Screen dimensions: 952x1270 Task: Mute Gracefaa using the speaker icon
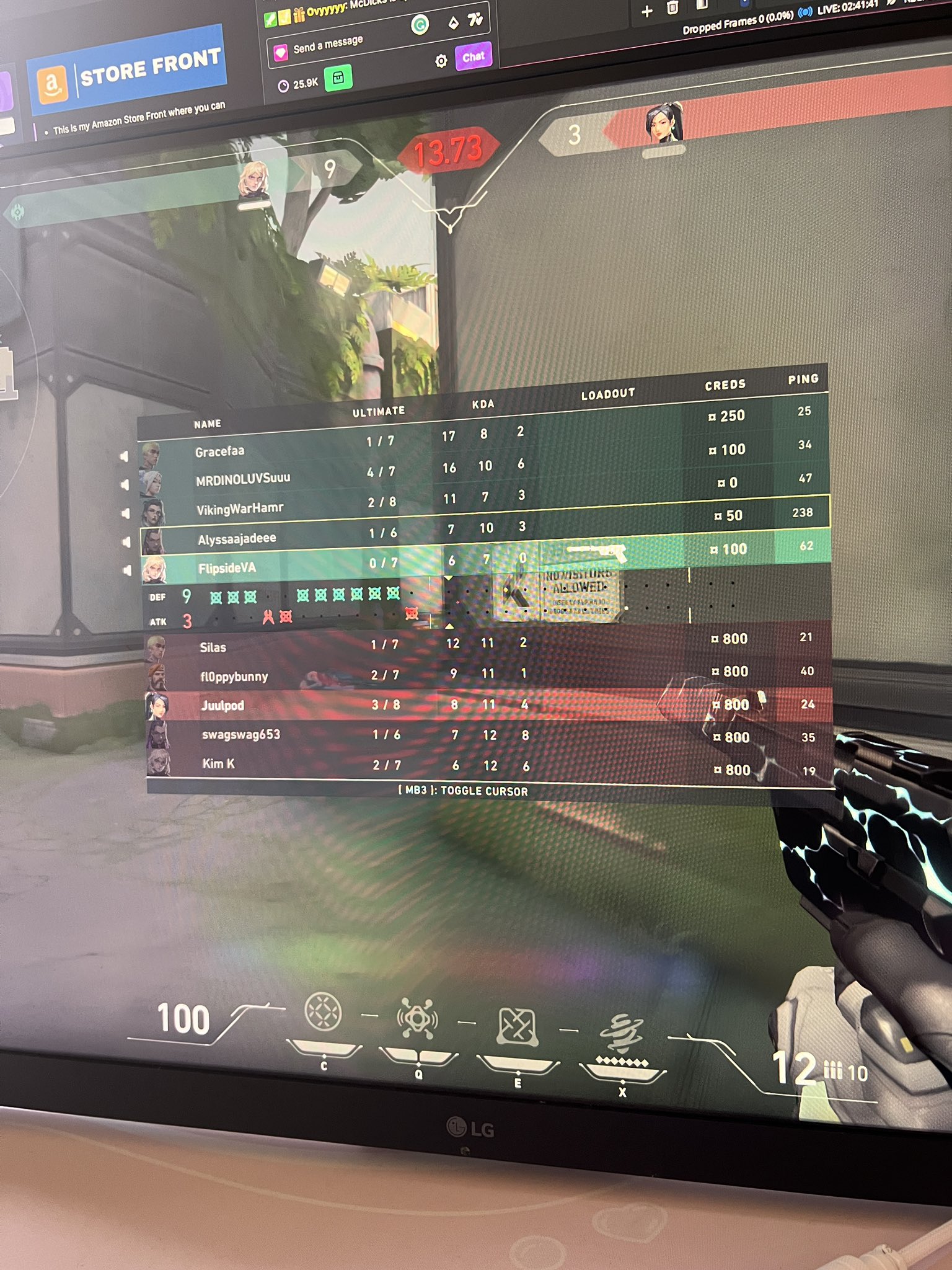(x=125, y=456)
